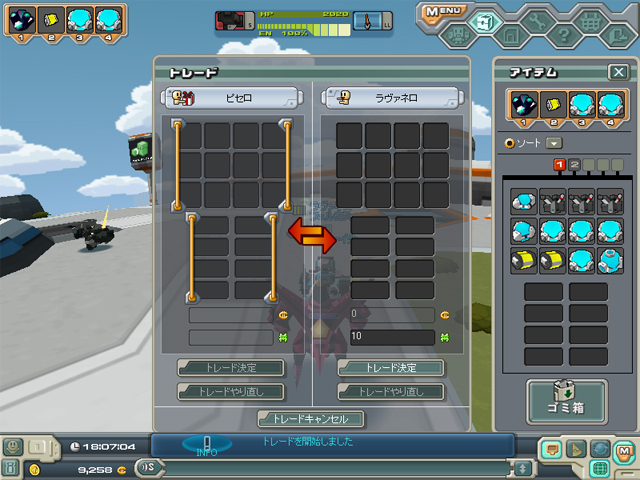This screenshot has width=640, height=480.
Task: Open the chat bubble icon in bottom bar
Action: tap(550, 449)
